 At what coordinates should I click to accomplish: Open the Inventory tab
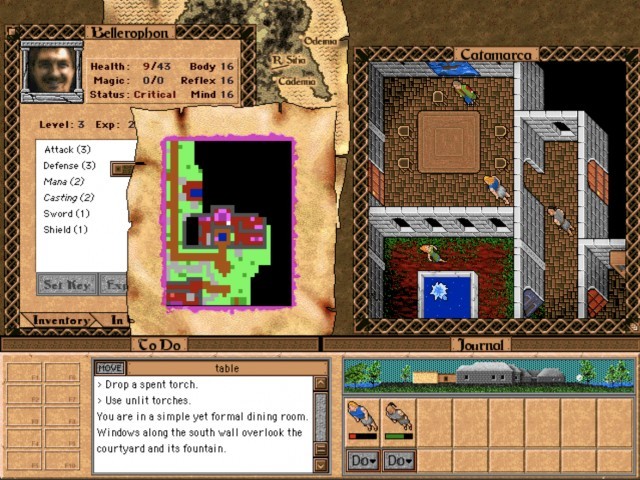60,320
